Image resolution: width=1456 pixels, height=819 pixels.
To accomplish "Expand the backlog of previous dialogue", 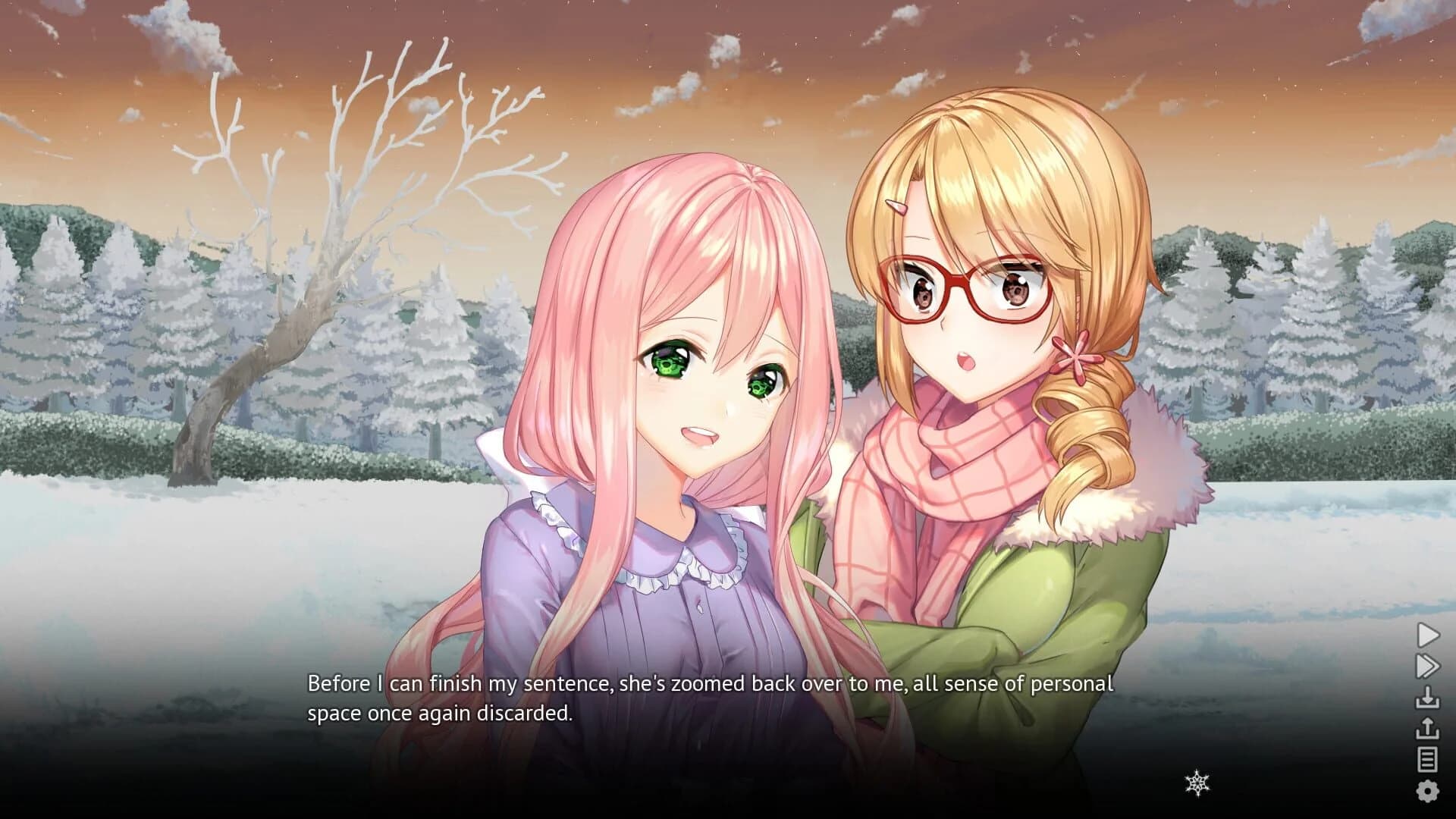I will pyautogui.click(x=1428, y=758).
